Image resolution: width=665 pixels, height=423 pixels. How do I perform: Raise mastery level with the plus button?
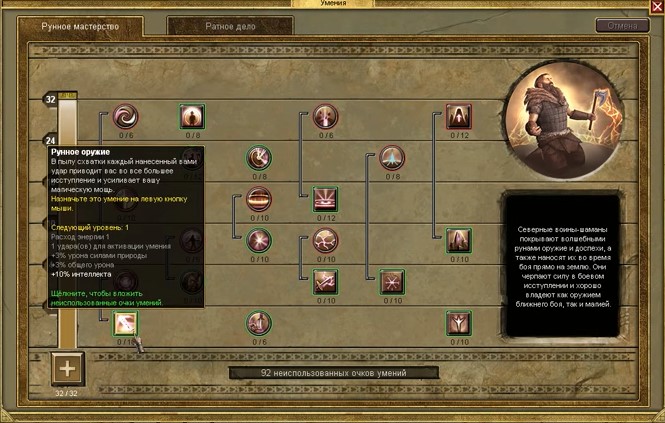[x=67, y=368]
